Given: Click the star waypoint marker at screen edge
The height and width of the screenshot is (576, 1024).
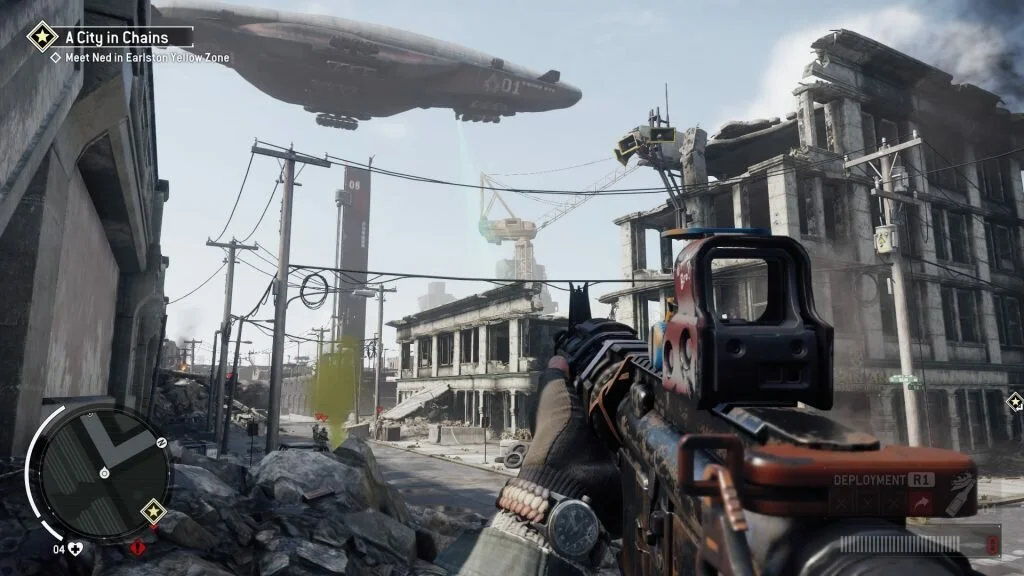Looking at the screenshot, I should (x=1015, y=402).
